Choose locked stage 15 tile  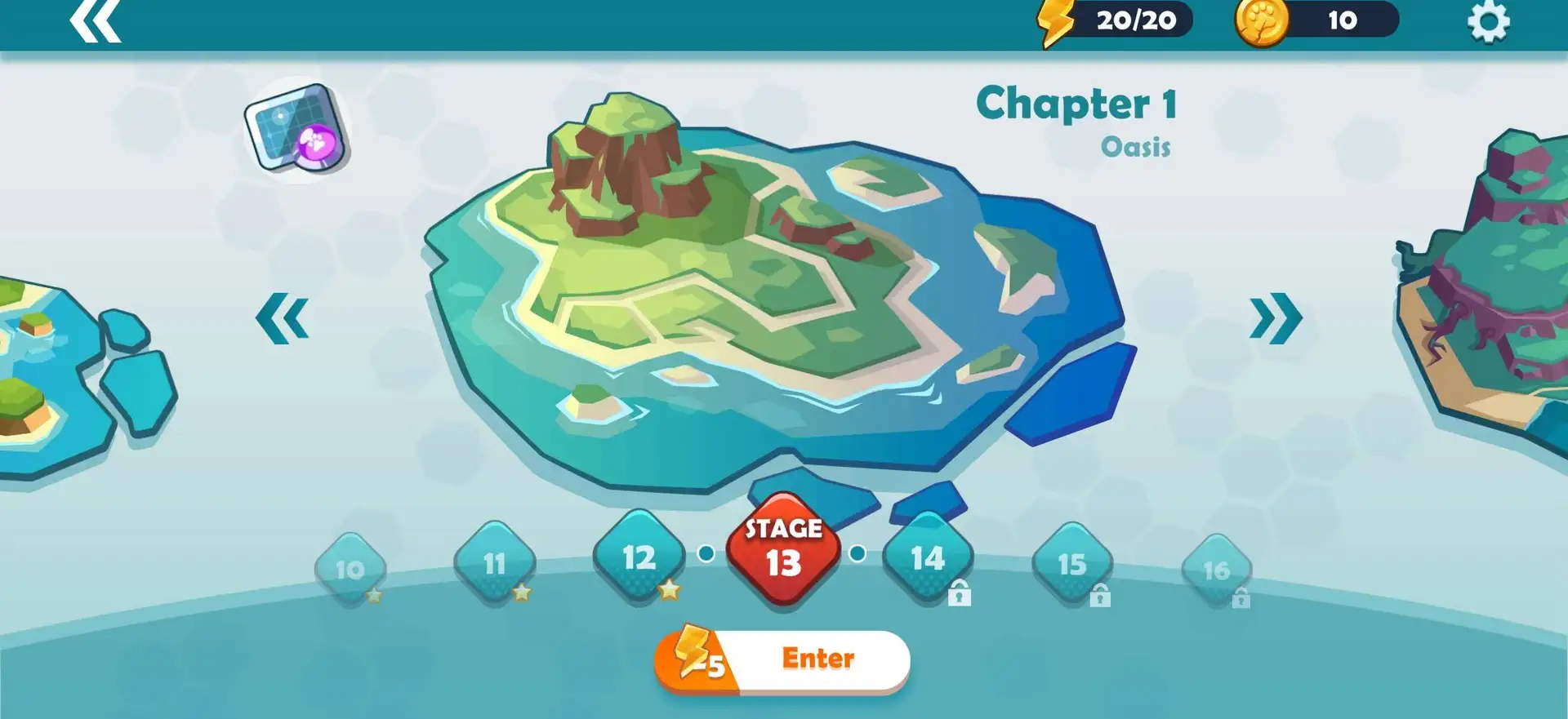(x=1071, y=564)
